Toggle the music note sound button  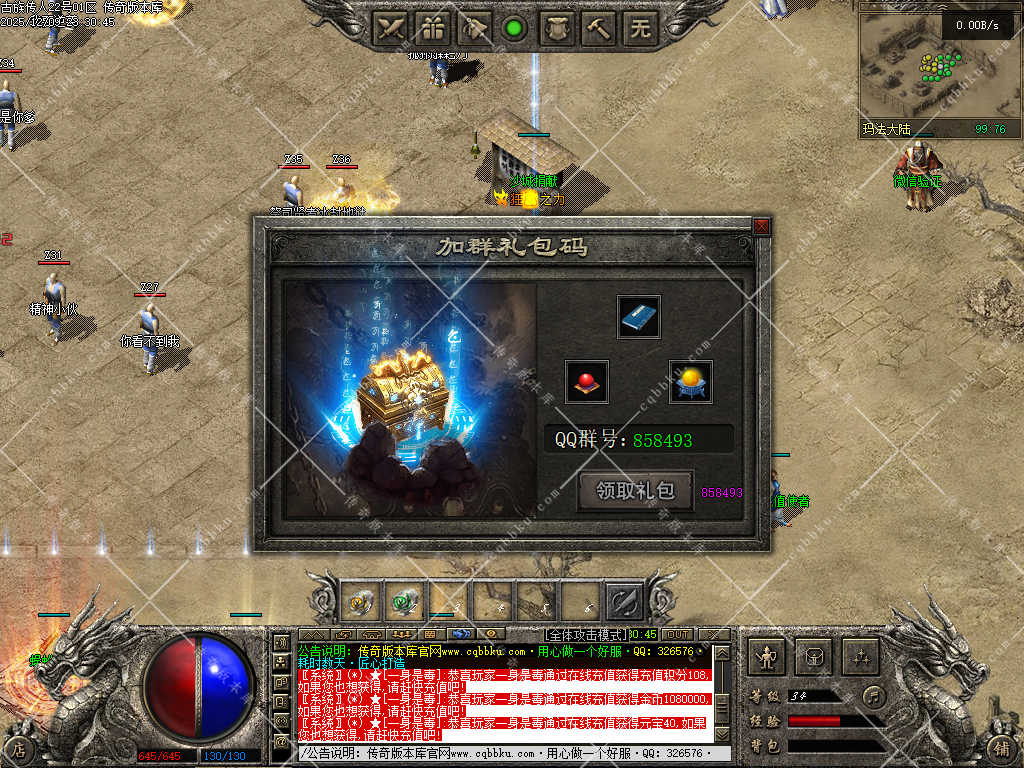tap(875, 695)
